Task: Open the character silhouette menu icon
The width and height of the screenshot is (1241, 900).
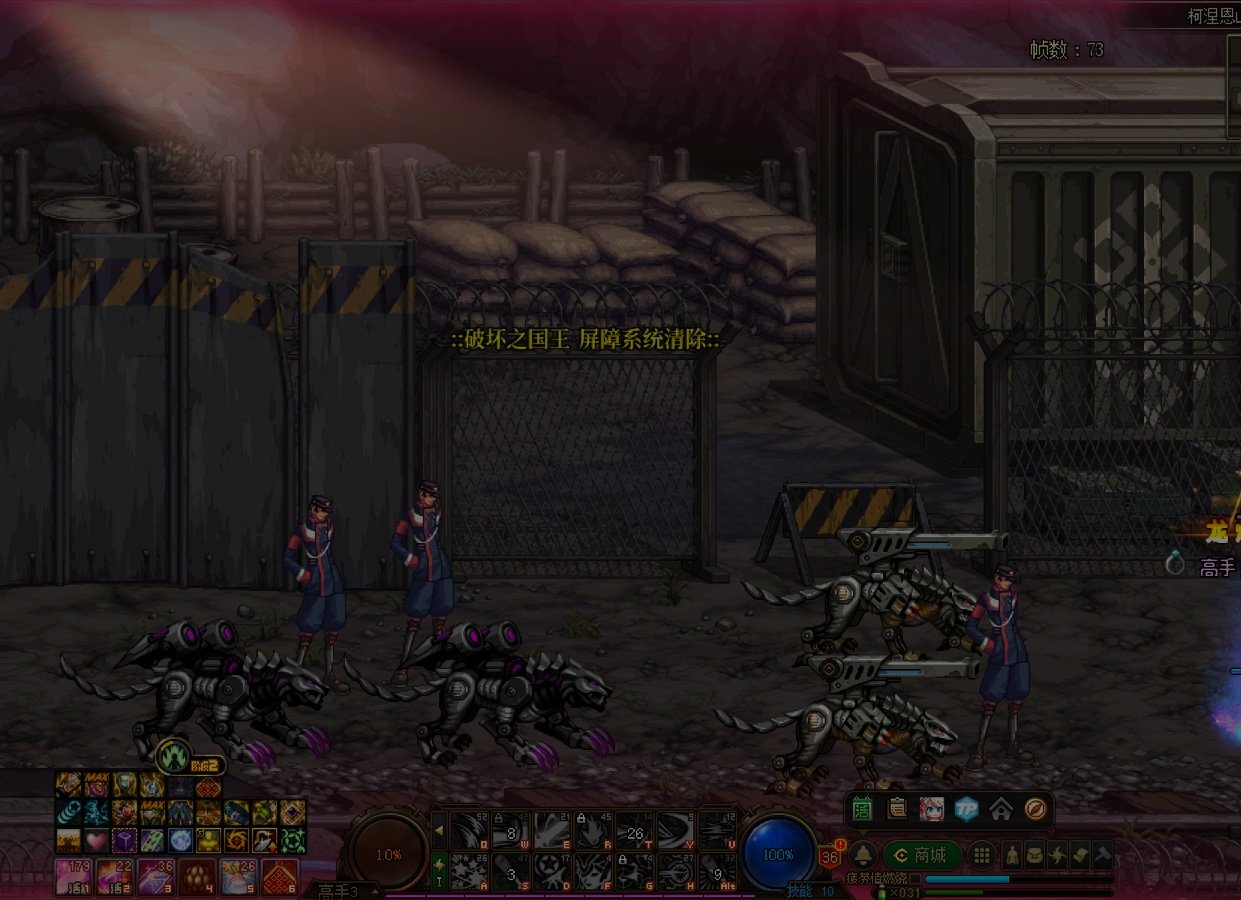Action: tap(1013, 855)
